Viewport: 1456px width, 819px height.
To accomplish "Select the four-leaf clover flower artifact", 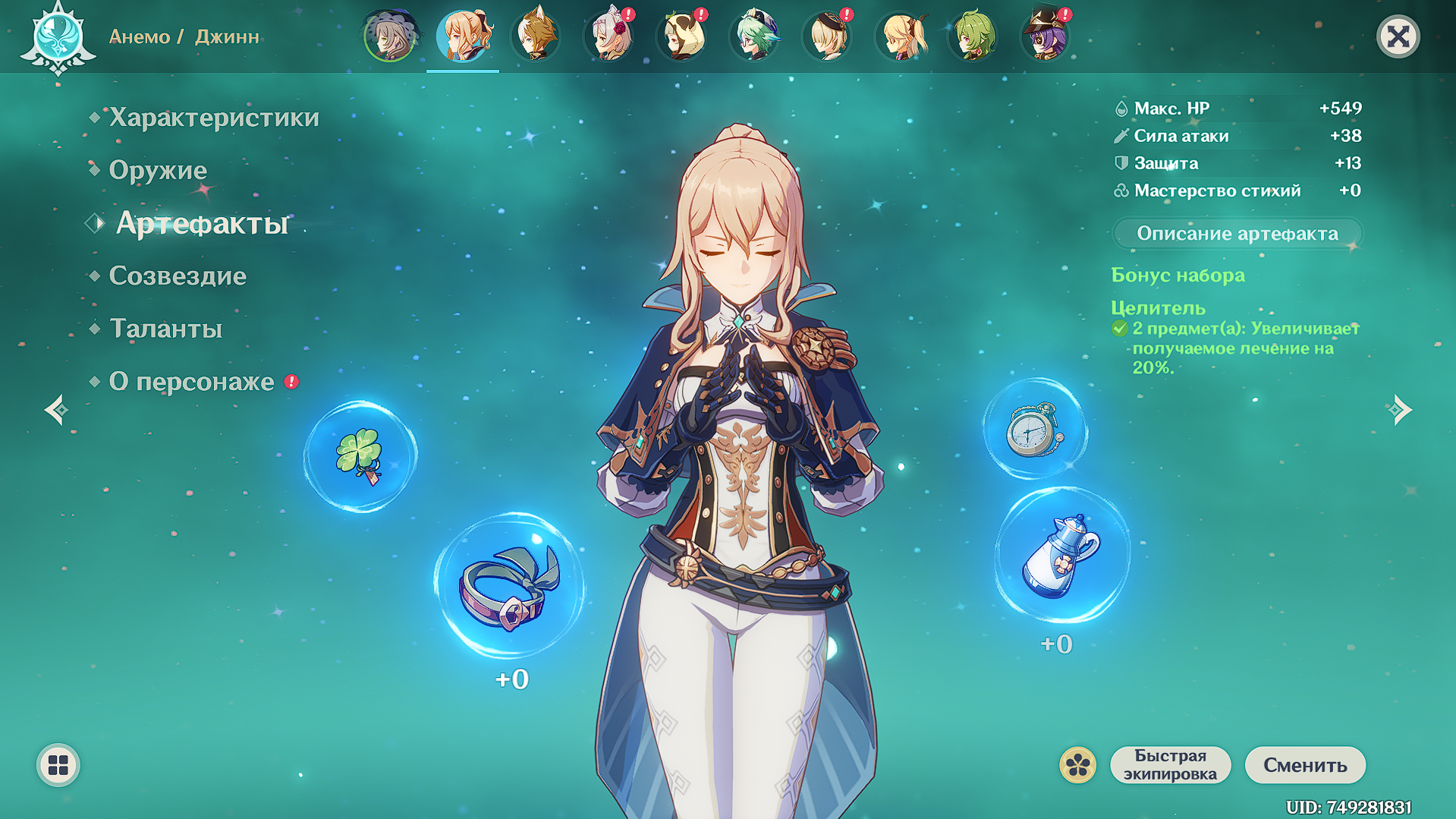I will click(x=360, y=457).
